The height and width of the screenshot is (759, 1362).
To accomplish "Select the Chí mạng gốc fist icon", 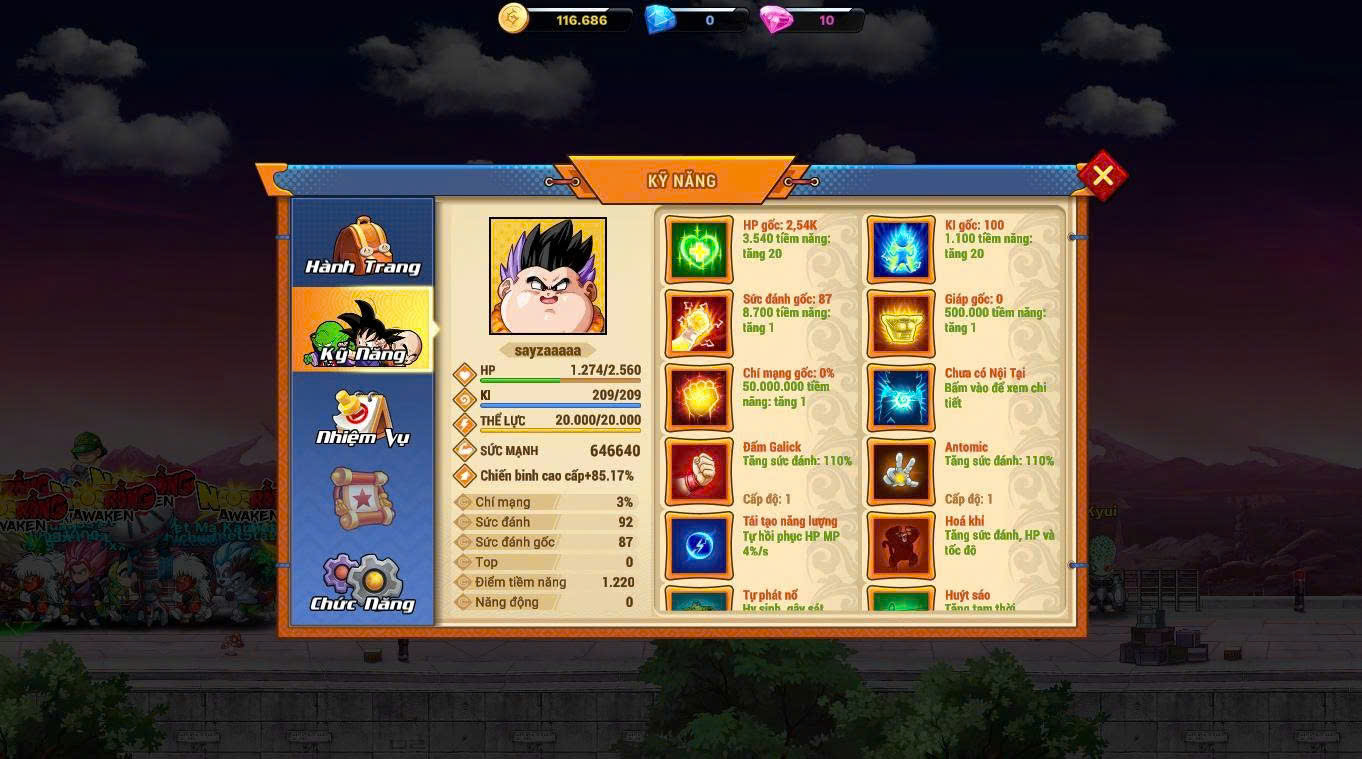I will (x=699, y=397).
